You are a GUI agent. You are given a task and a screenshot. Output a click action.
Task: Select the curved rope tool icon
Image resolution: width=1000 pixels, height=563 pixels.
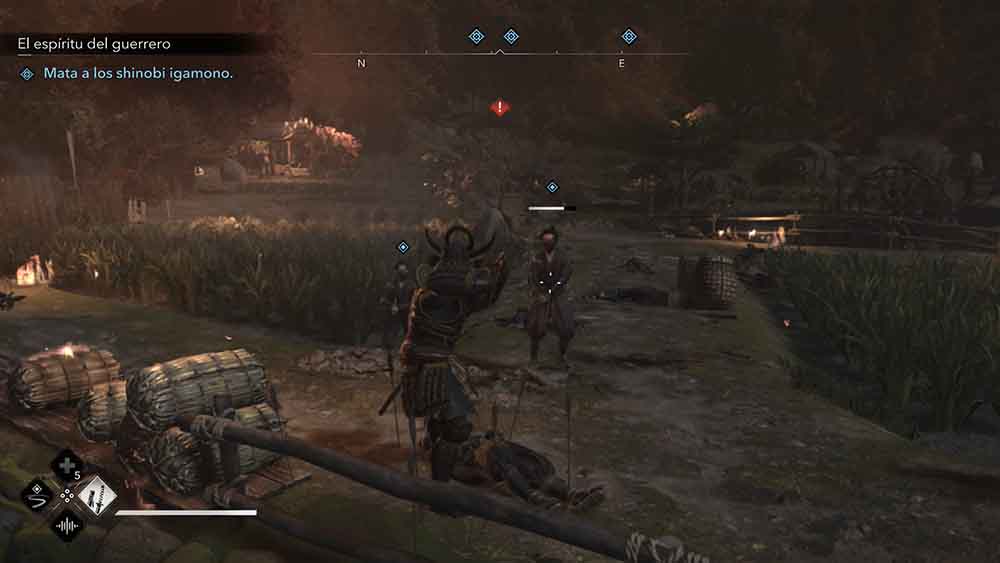(x=39, y=494)
